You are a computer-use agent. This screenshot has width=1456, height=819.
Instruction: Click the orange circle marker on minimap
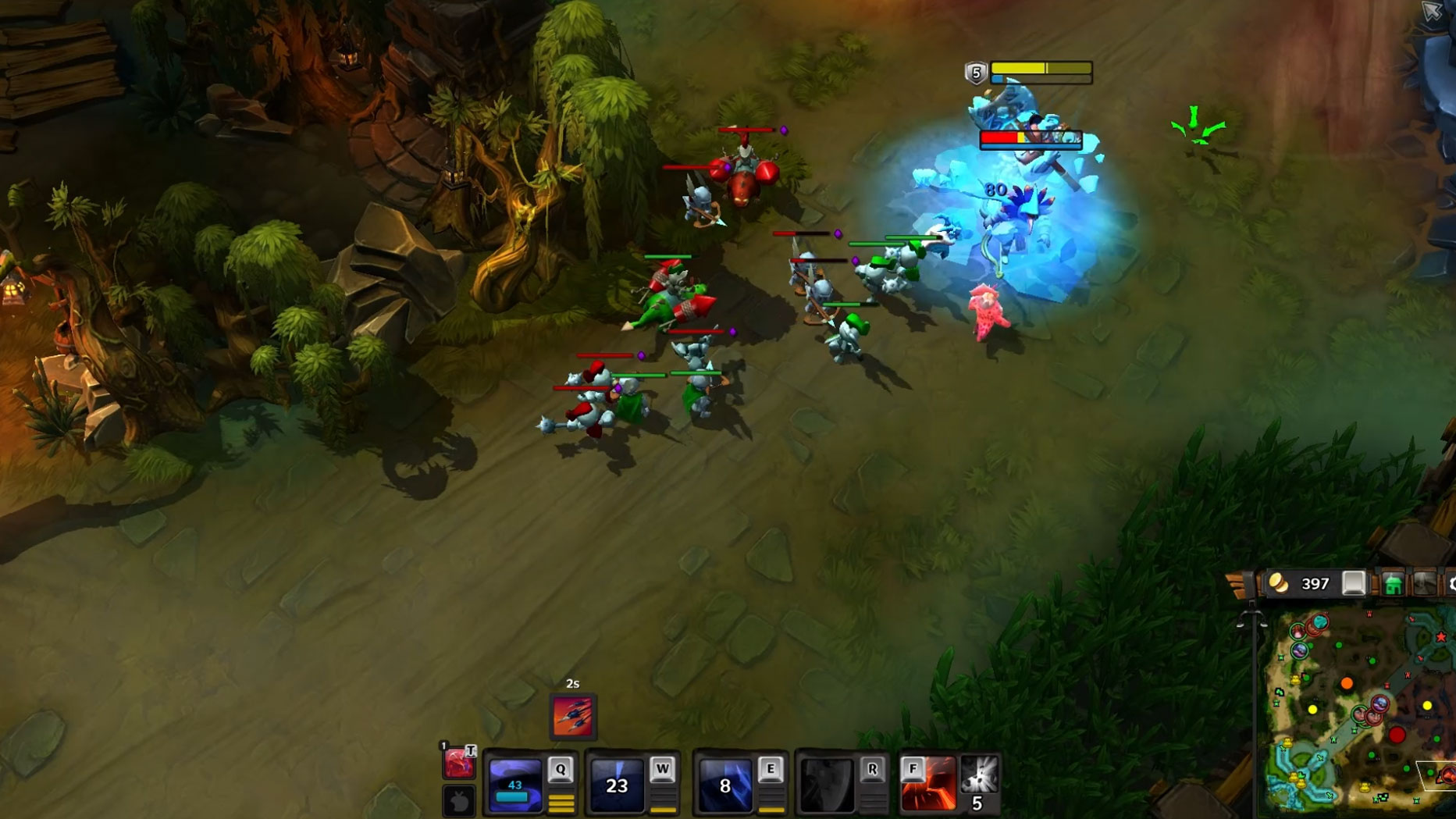1347,684
